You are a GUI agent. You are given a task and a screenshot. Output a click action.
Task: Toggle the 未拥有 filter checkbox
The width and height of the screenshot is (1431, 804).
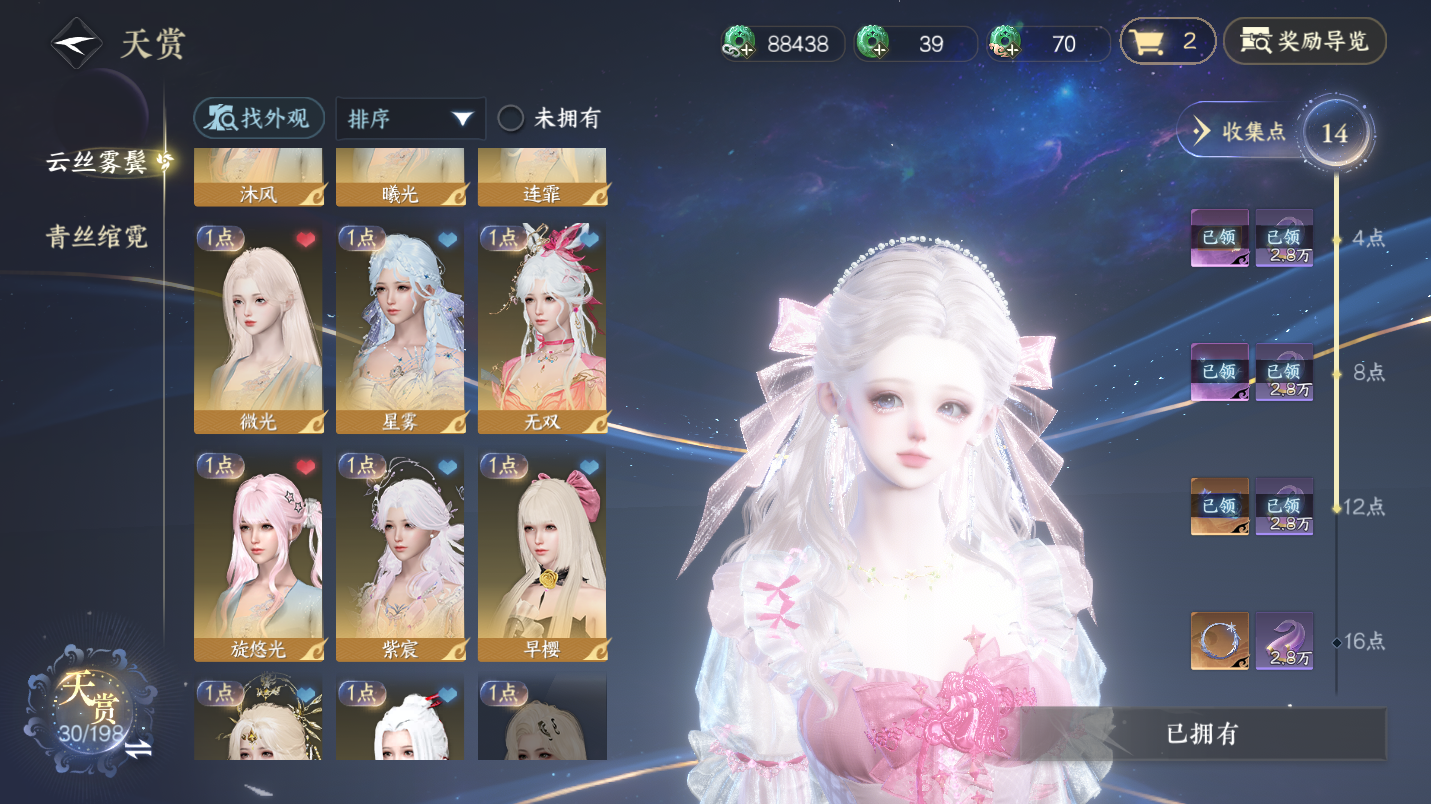click(511, 118)
